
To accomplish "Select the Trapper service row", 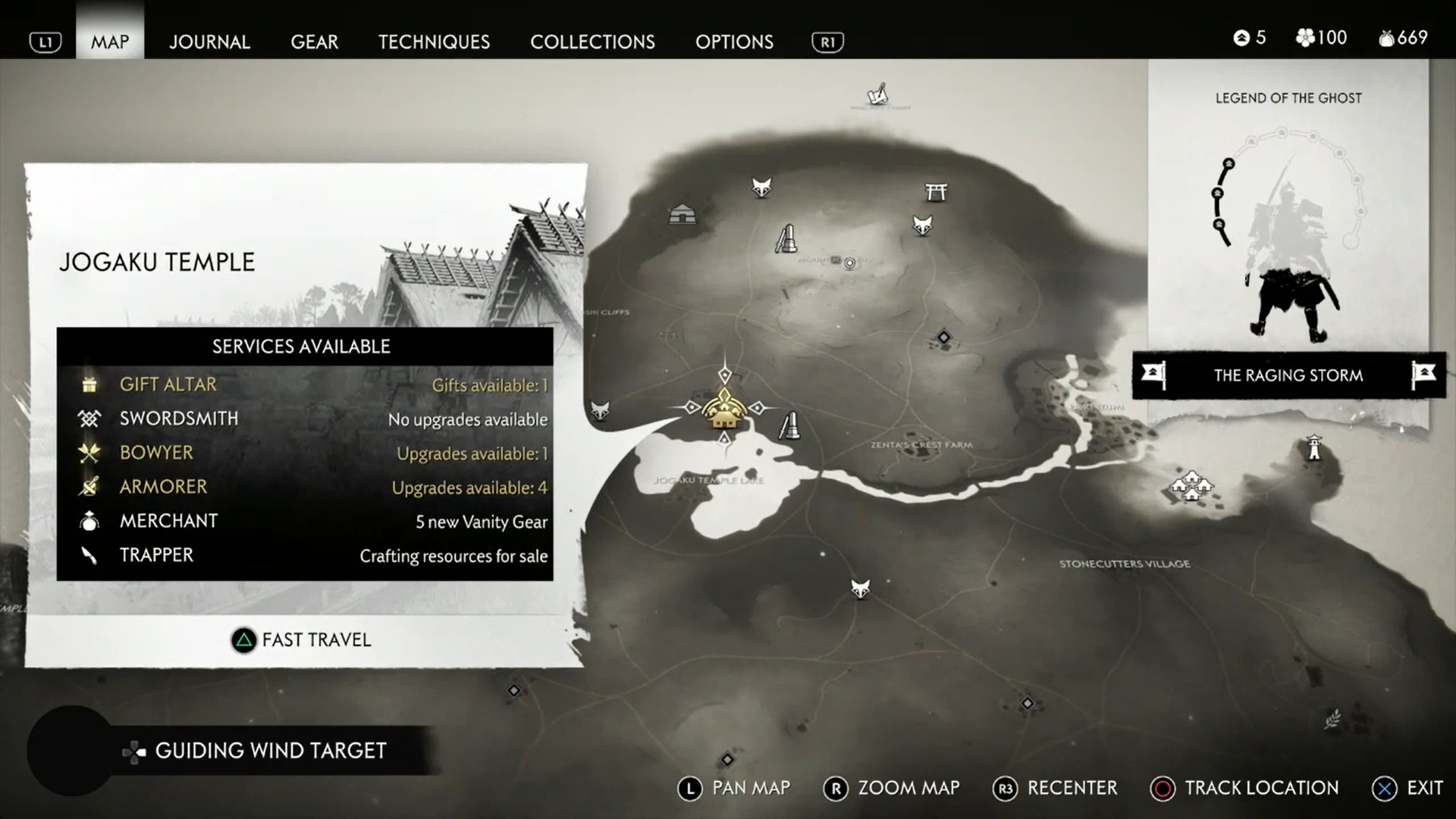I will point(304,555).
